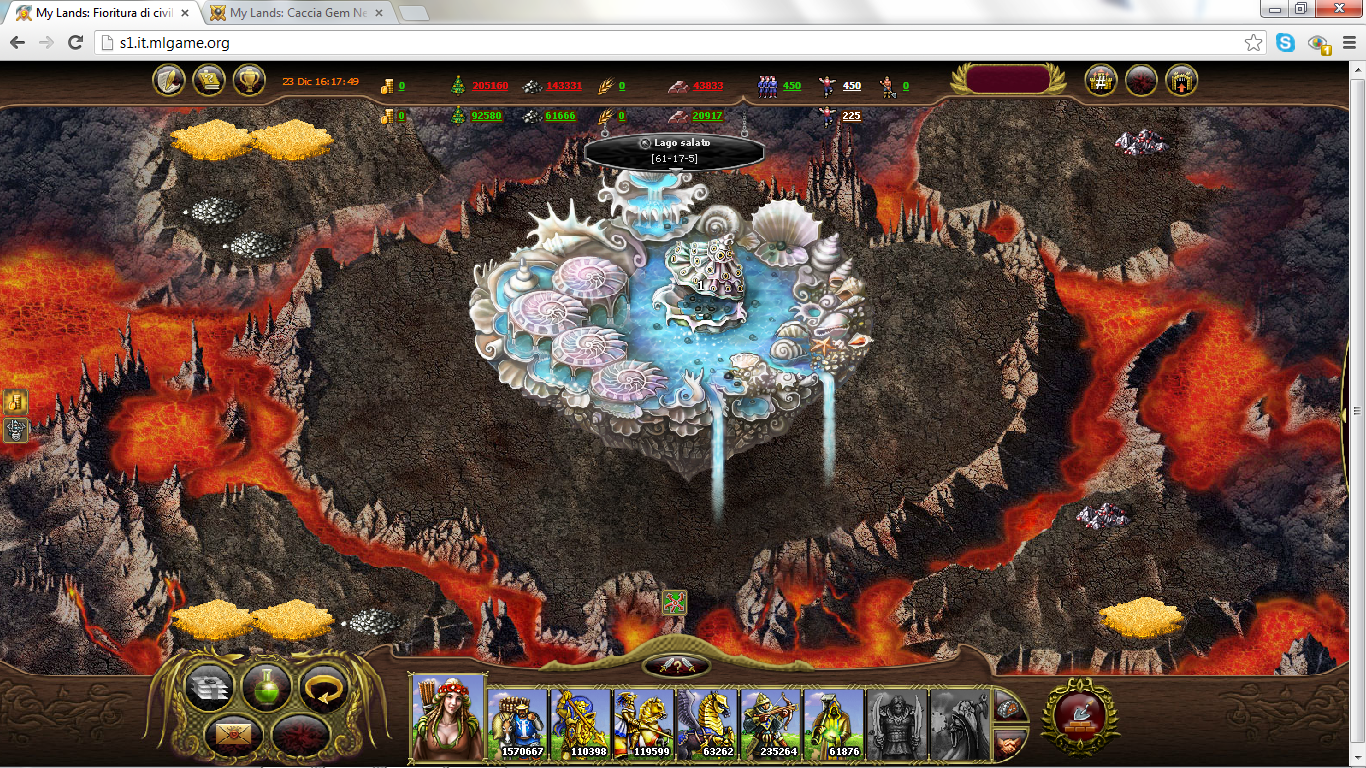Click the castle gate icon with arrow
The width and height of the screenshot is (1366, 768).
tap(1182, 81)
